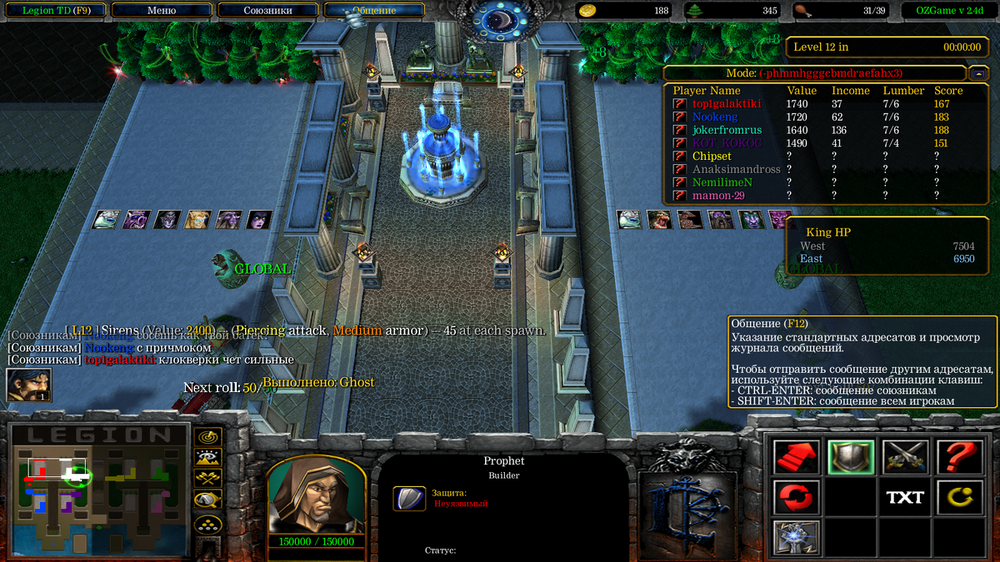This screenshot has width=1000, height=562.
Task: Toggle ally color mode crossed-axes button
Action: (208, 479)
